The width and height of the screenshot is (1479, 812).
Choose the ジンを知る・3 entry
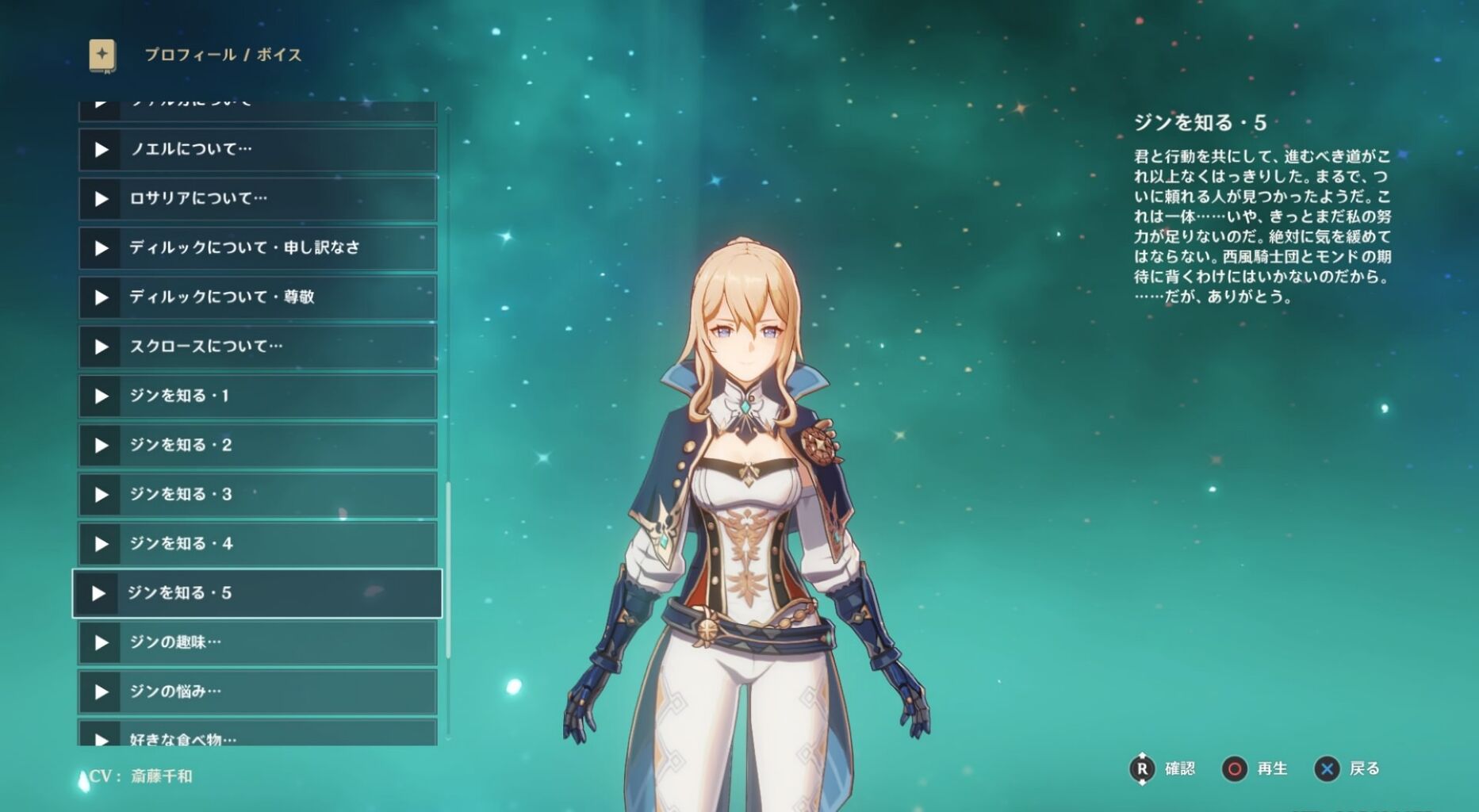pos(258,494)
